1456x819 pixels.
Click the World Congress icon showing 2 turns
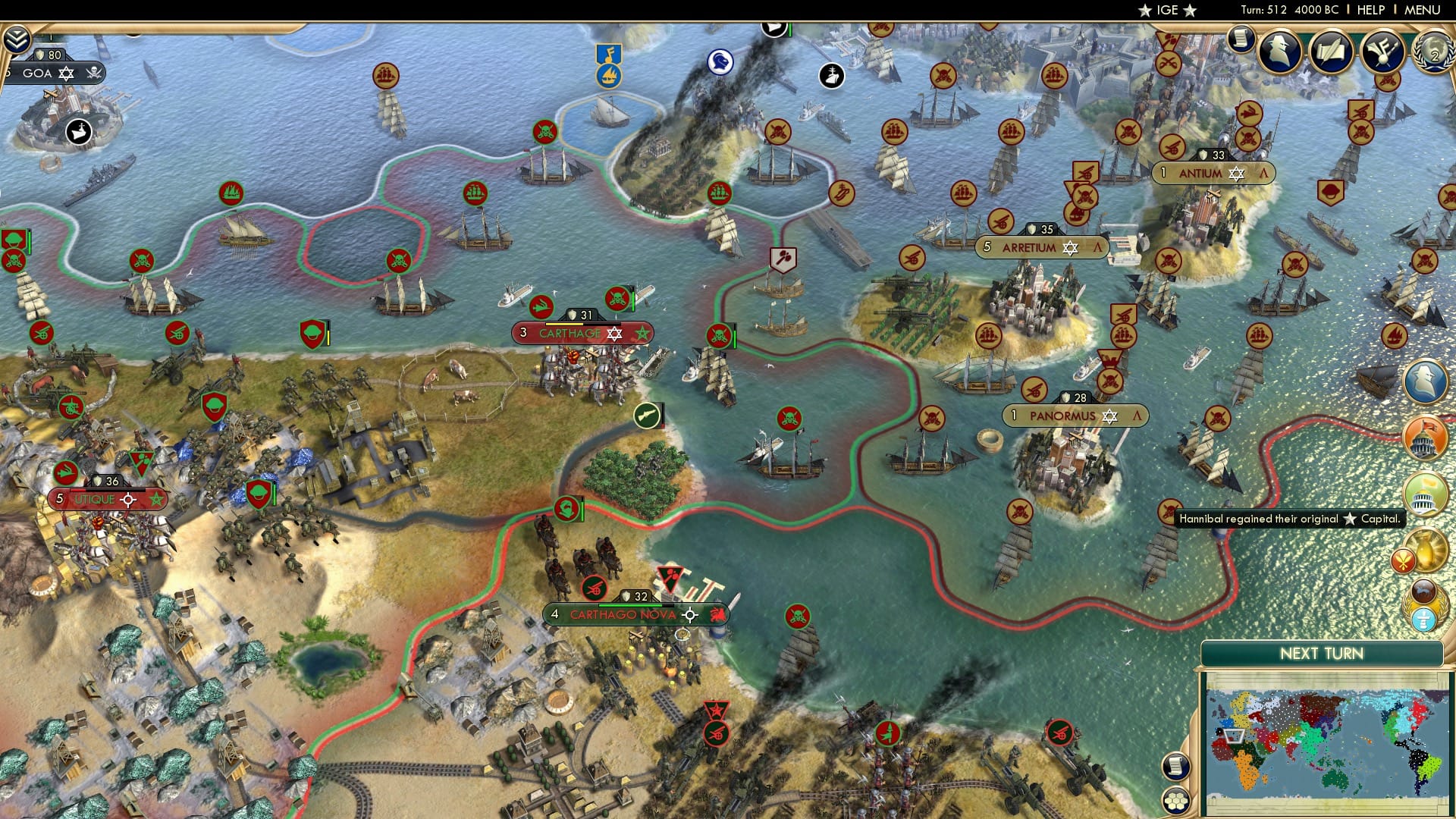click(1432, 53)
